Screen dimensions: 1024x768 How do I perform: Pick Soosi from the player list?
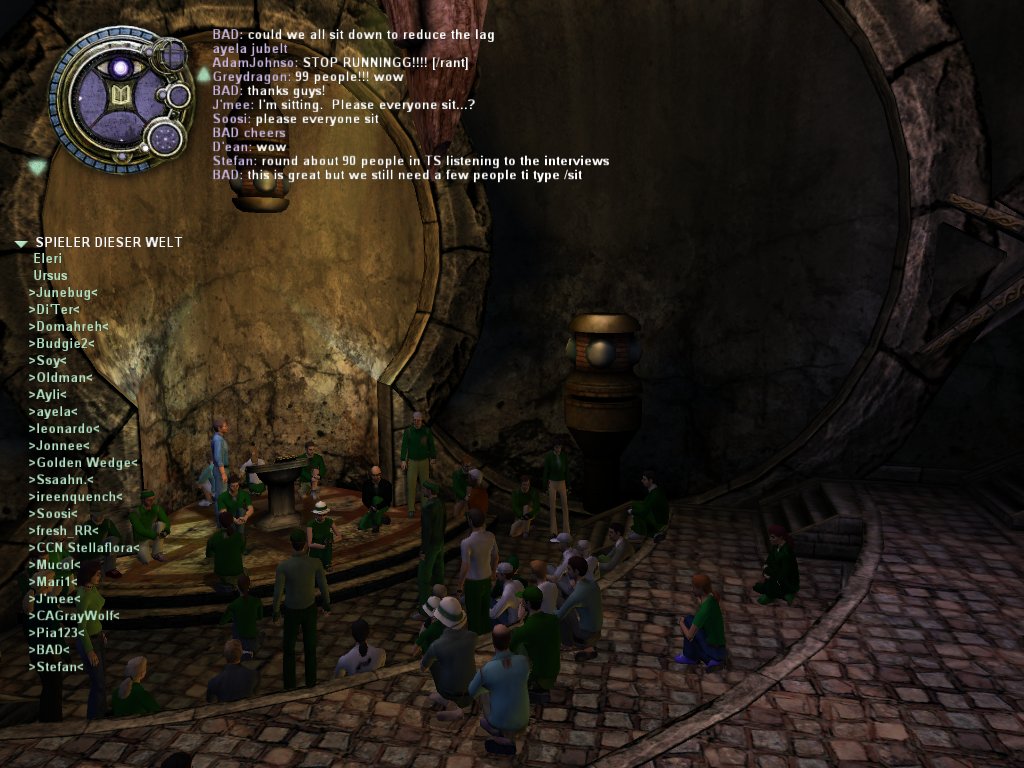[57, 514]
